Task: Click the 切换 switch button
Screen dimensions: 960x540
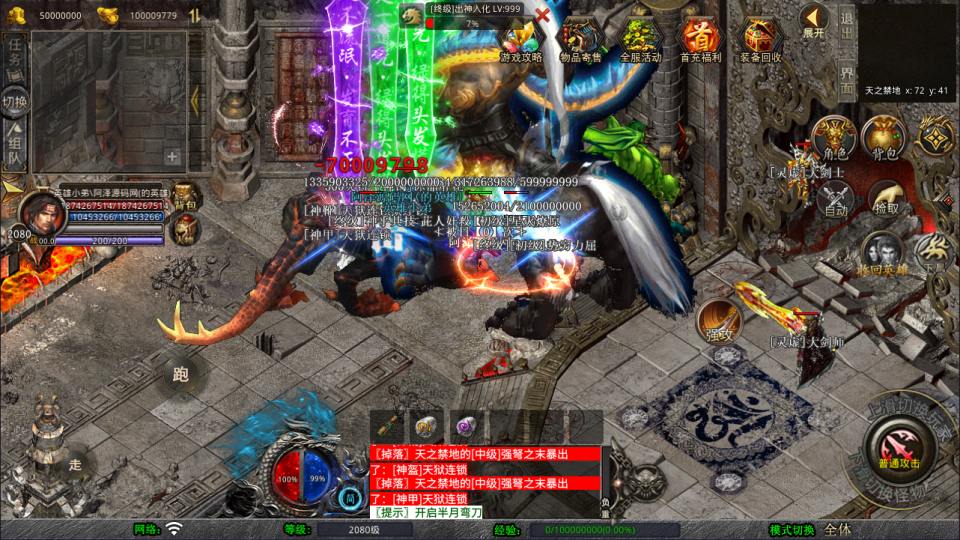Action: tap(15, 101)
